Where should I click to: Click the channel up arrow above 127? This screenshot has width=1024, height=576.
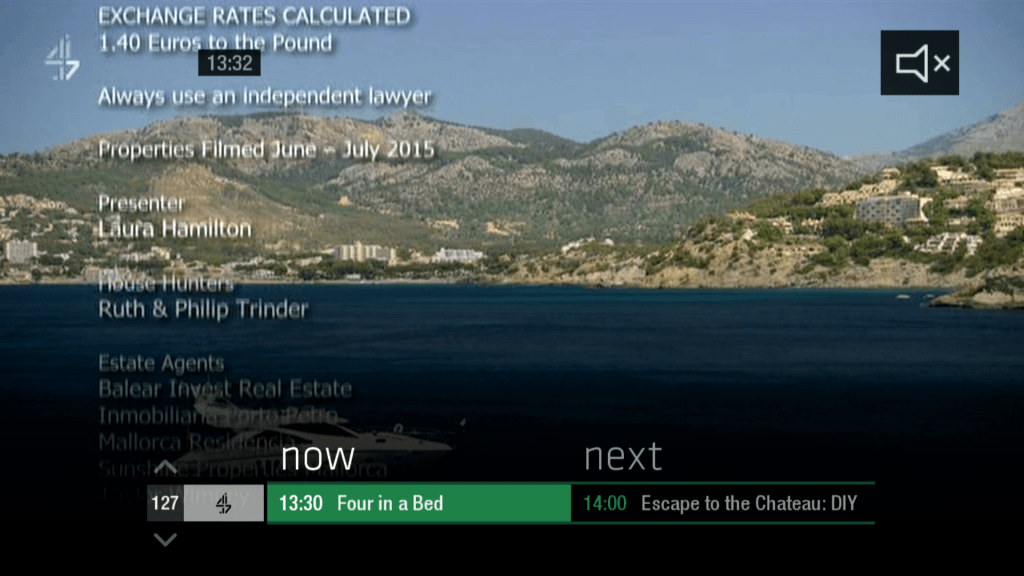166,468
